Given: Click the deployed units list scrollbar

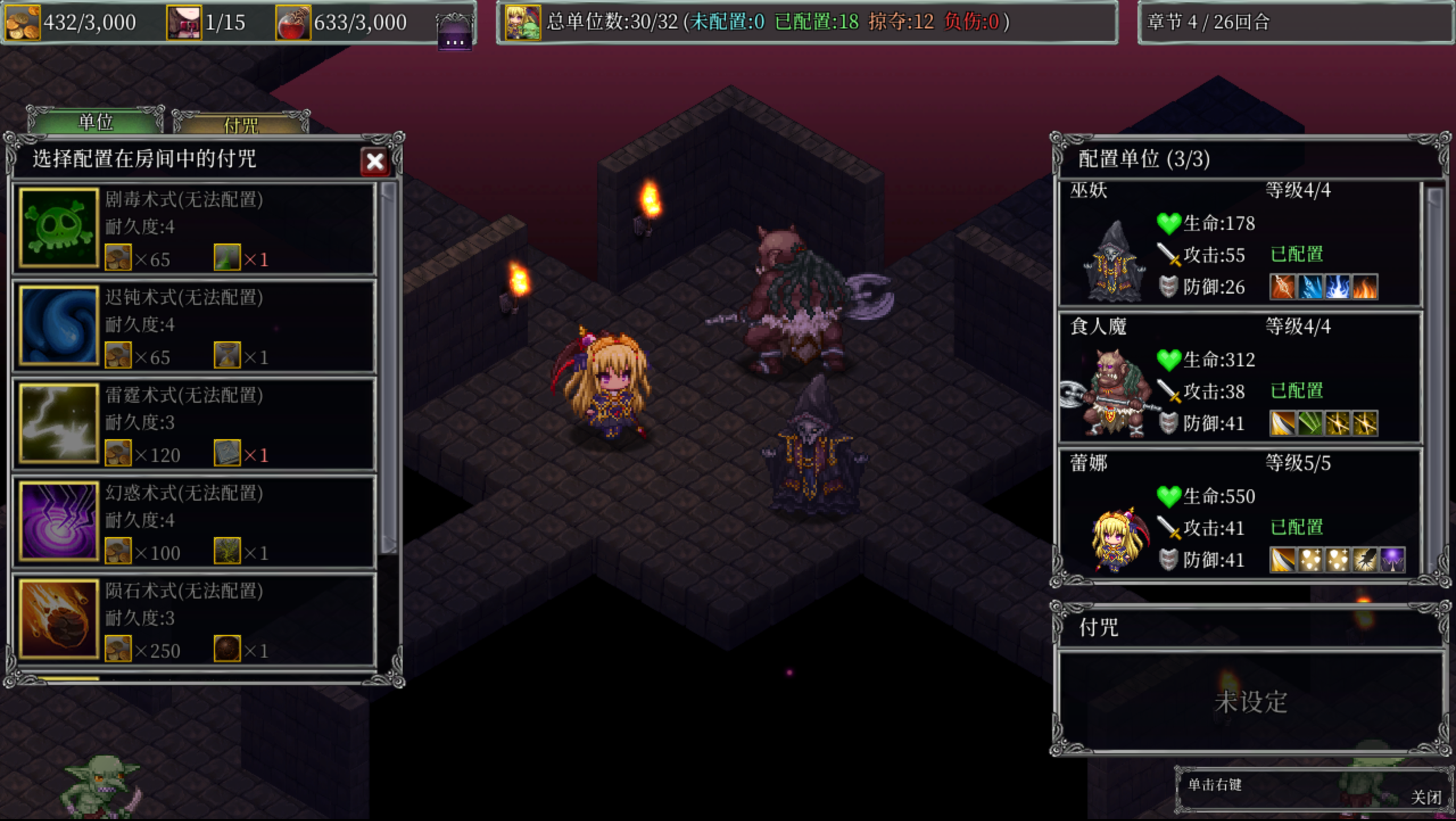Looking at the screenshot, I should coord(1434,376).
